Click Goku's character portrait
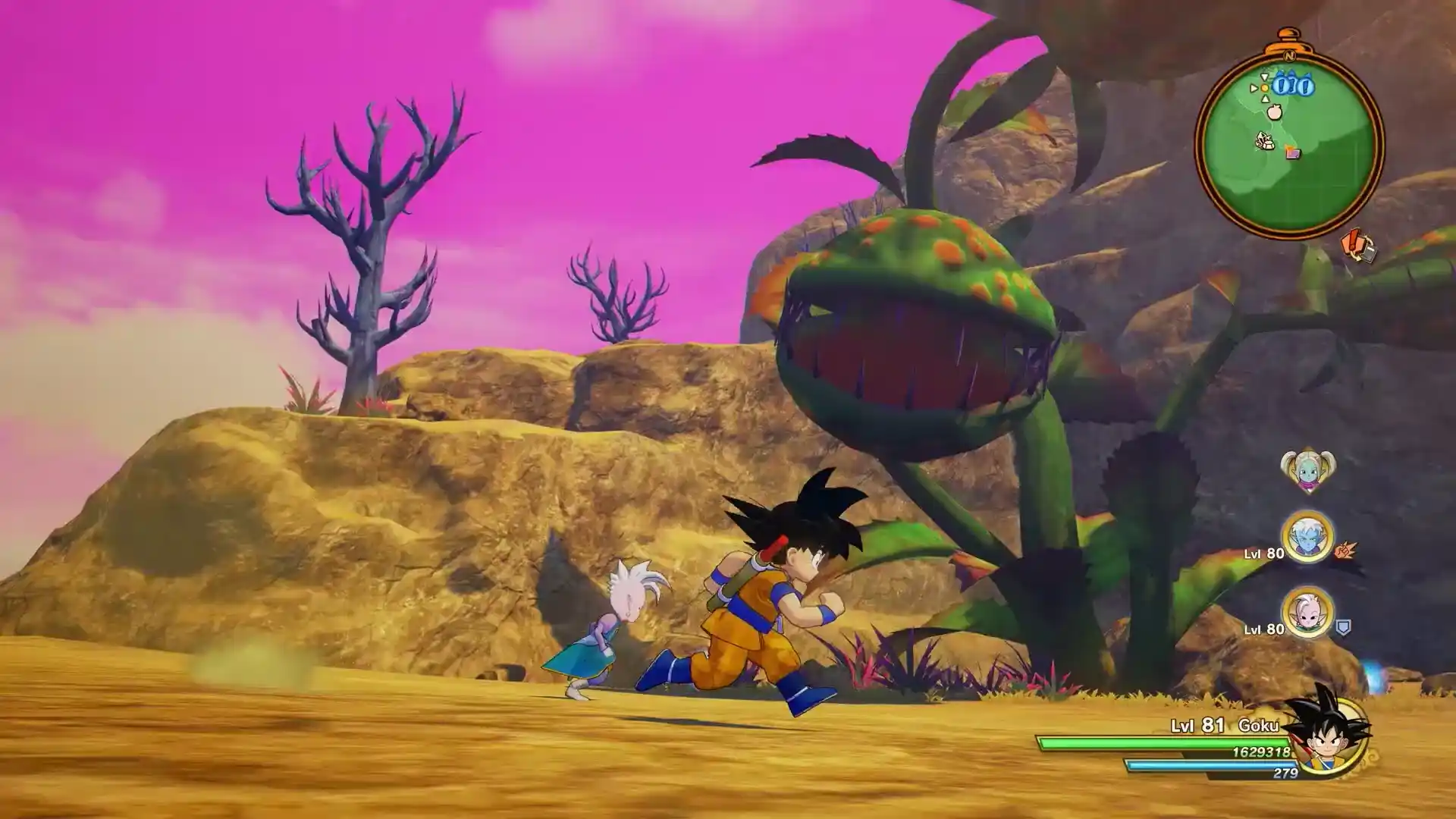The width and height of the screenshot is (1456, 819). pos(1329,734)
